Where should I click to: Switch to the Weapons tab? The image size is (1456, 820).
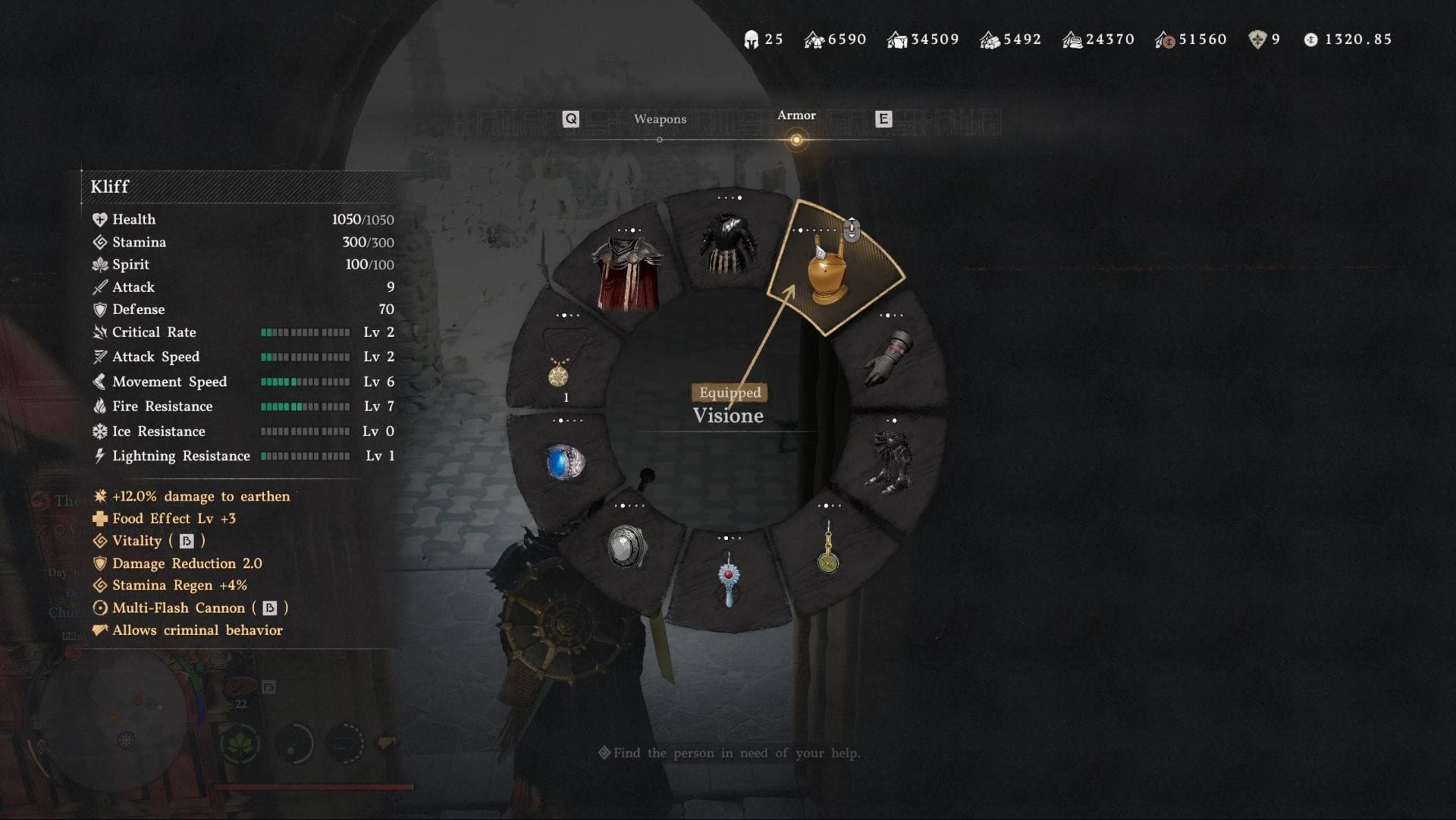660,119
